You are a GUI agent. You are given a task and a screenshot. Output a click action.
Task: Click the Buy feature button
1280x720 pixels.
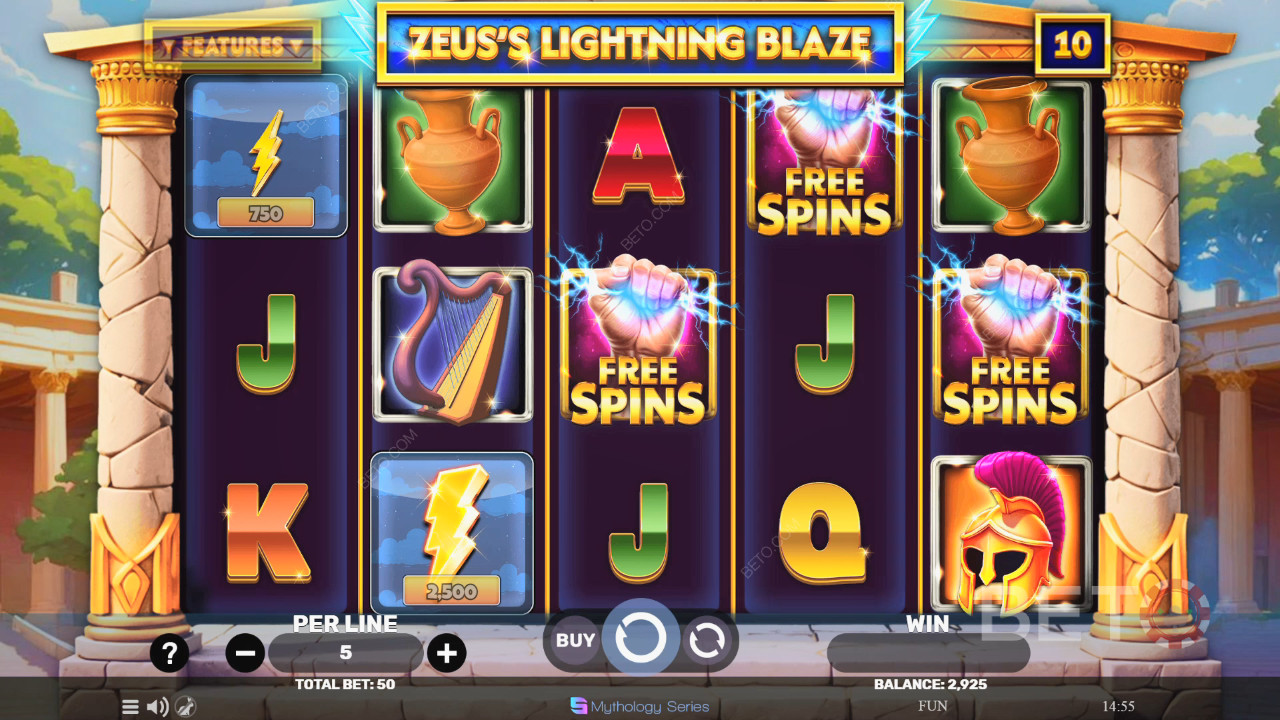(575, 641)
